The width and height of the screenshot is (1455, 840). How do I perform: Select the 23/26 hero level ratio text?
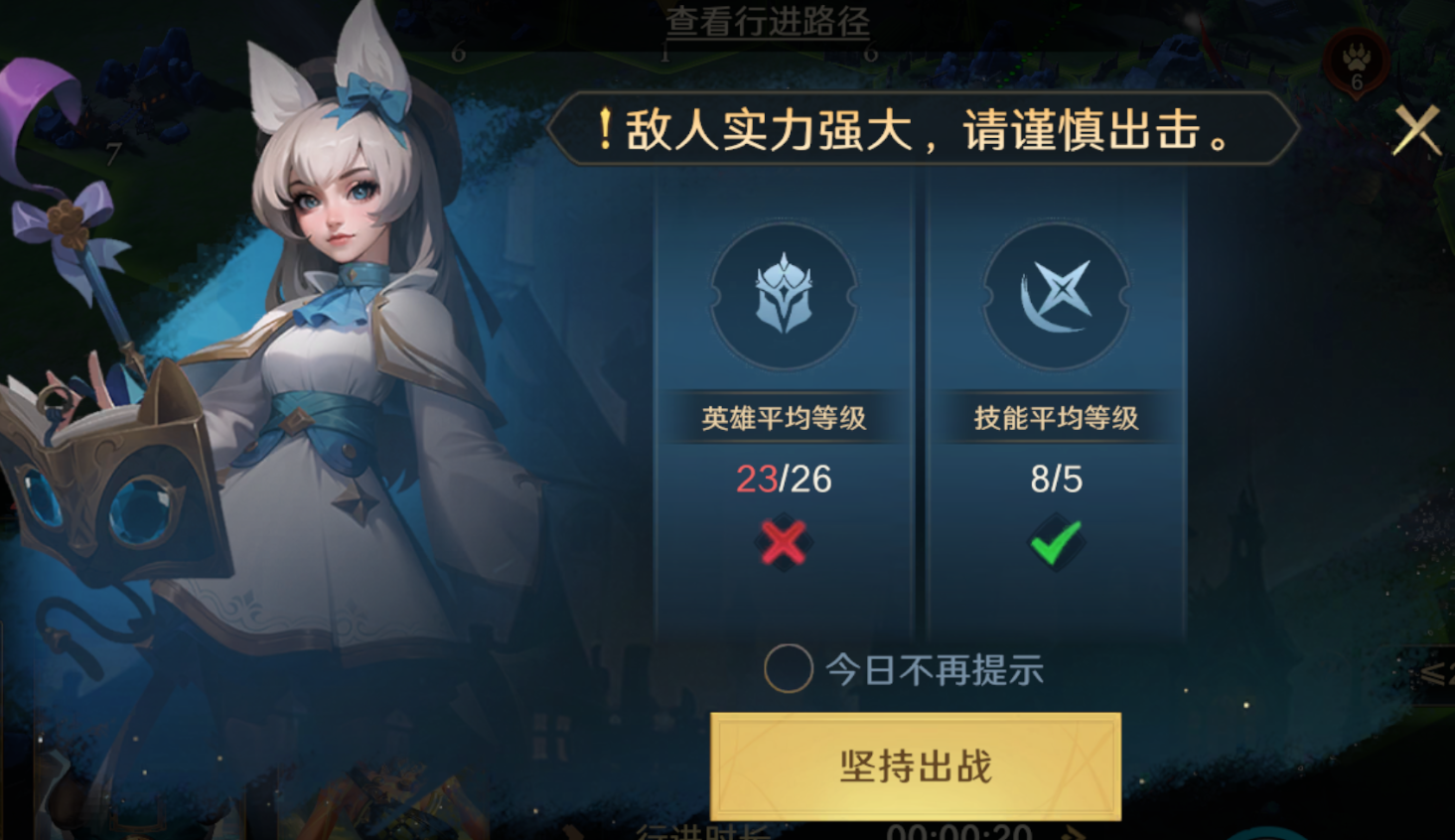click(x=785, y=481)
